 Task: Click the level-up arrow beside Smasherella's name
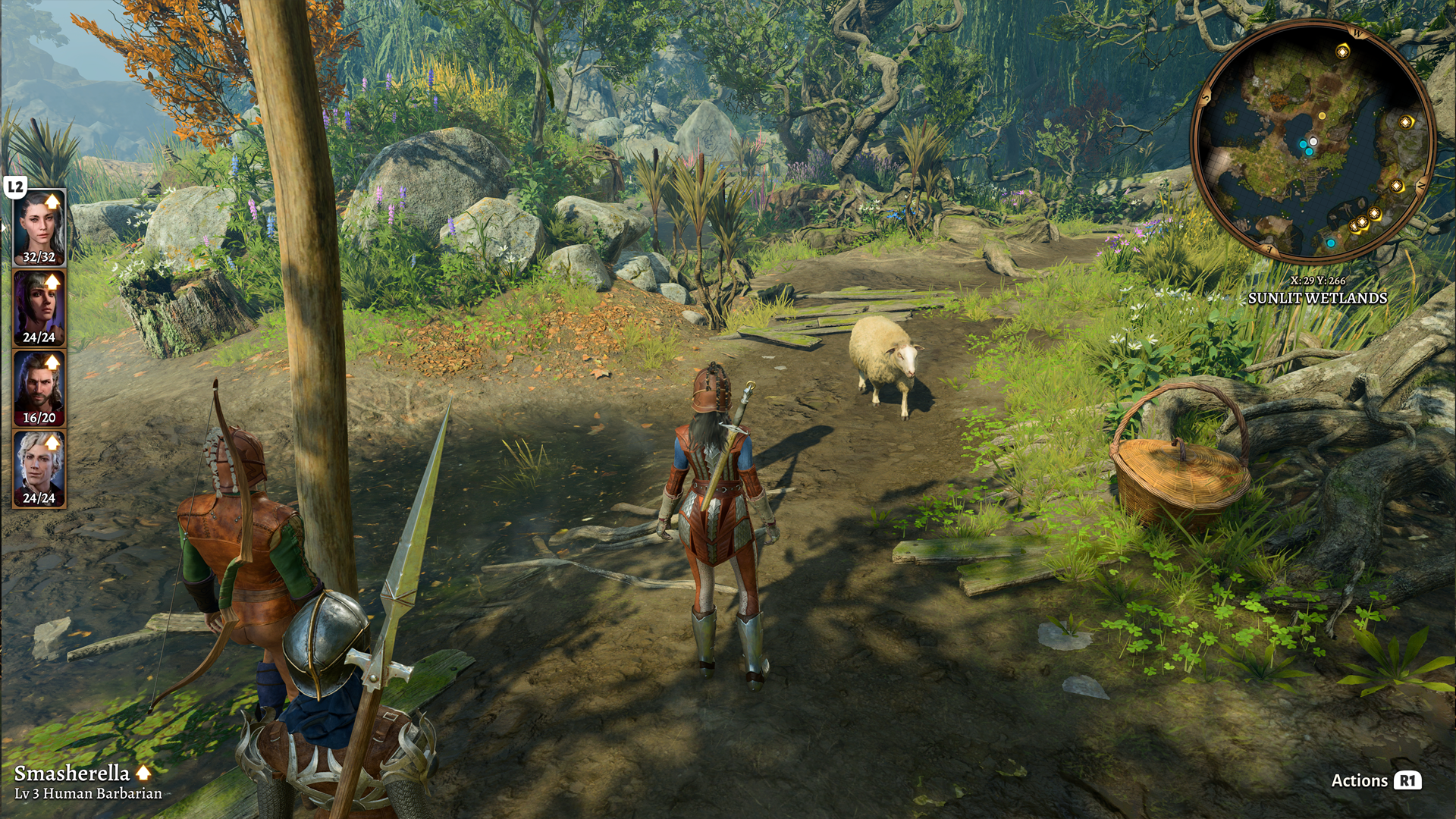(x=143, y=773)
